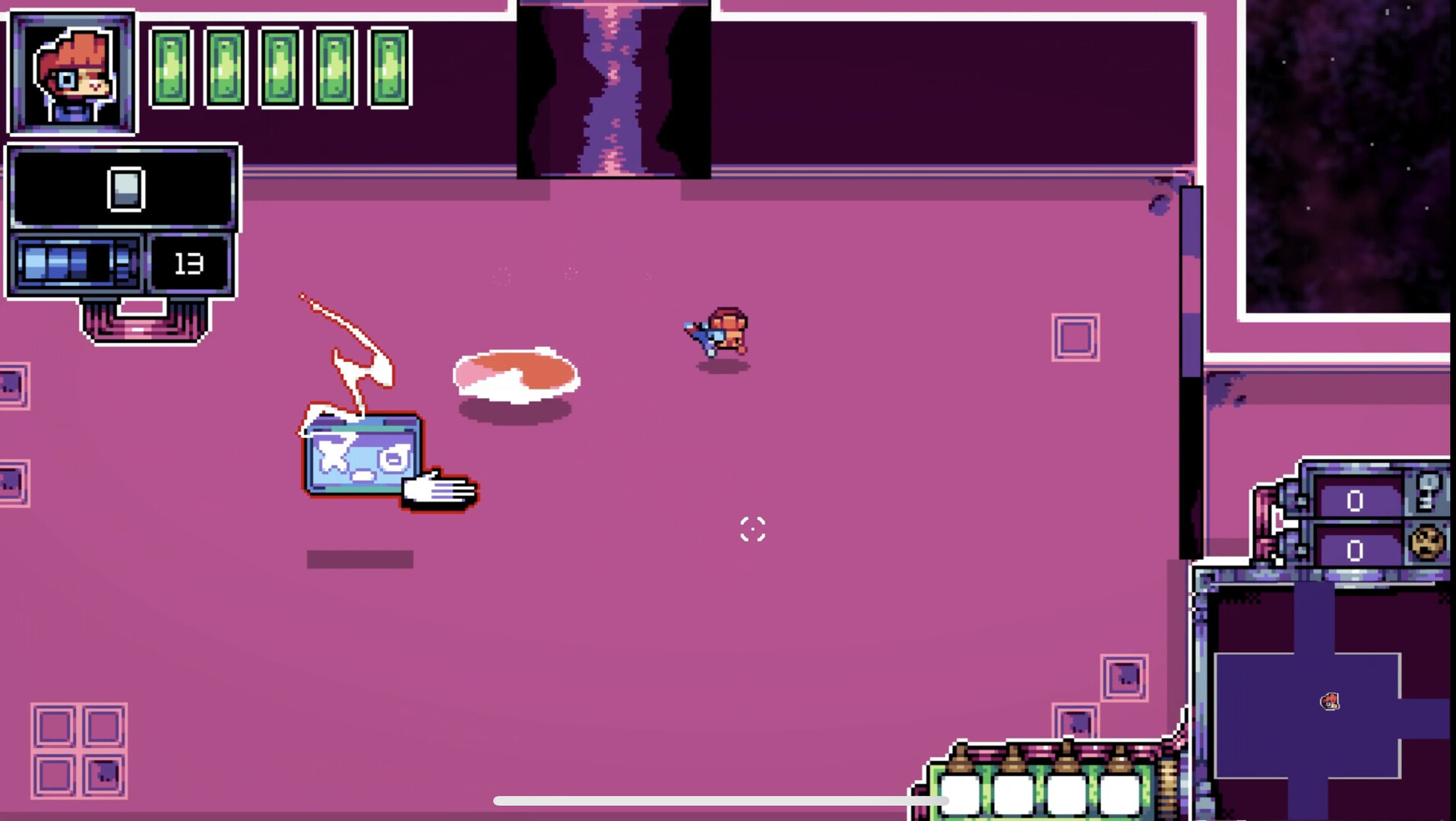Click the key icon beside the top counter
Viewport: 1456px width, 821px height.
pyautogui.click(x=1426, y=493)
